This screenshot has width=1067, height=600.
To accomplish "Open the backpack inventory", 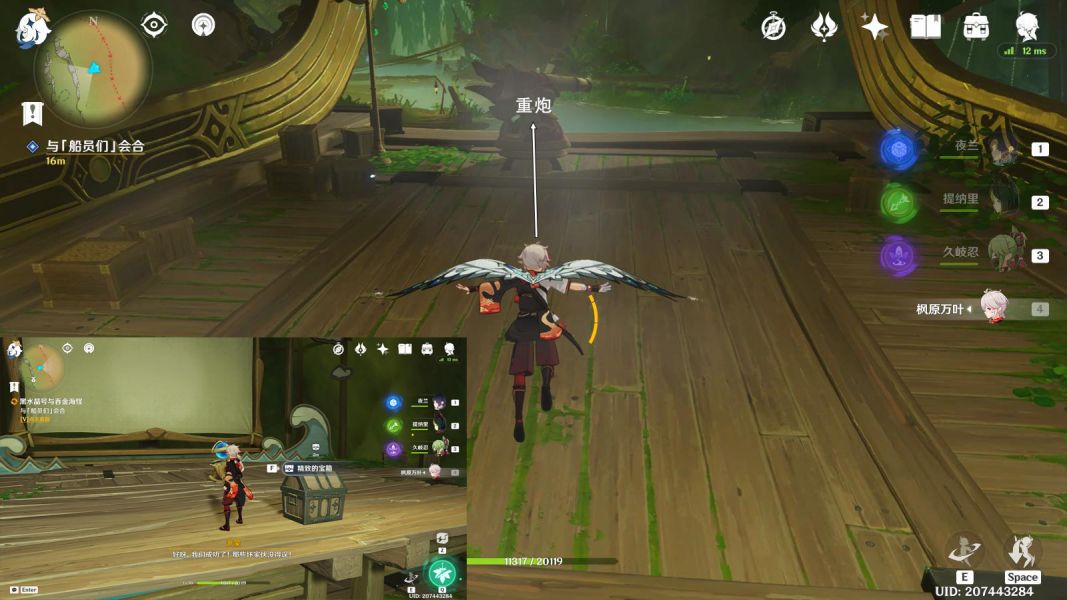I will 976,27.
